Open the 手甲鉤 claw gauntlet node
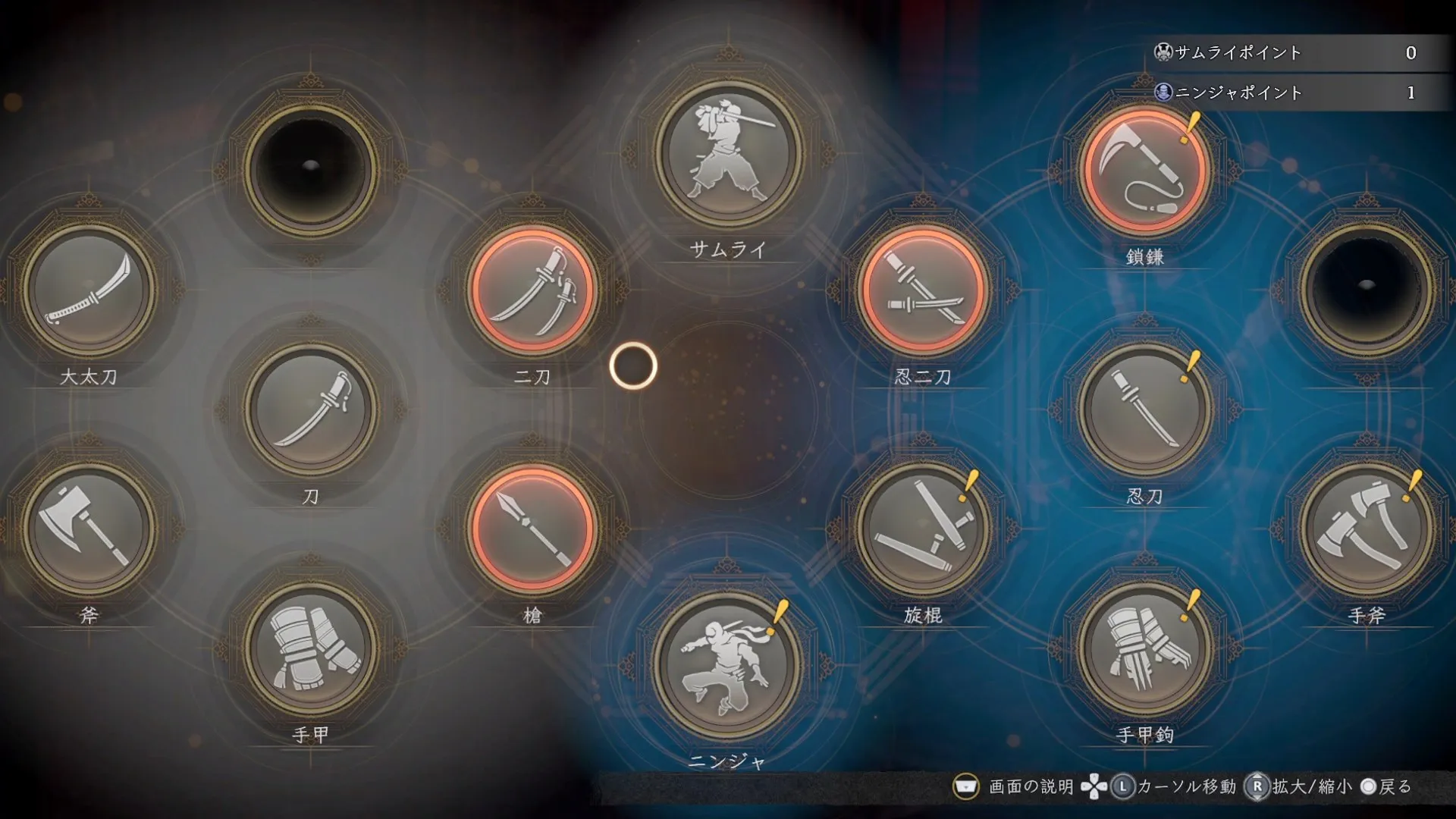Image resolution: width=1456 pixels, height=819 pixels. pos(1144,648)
